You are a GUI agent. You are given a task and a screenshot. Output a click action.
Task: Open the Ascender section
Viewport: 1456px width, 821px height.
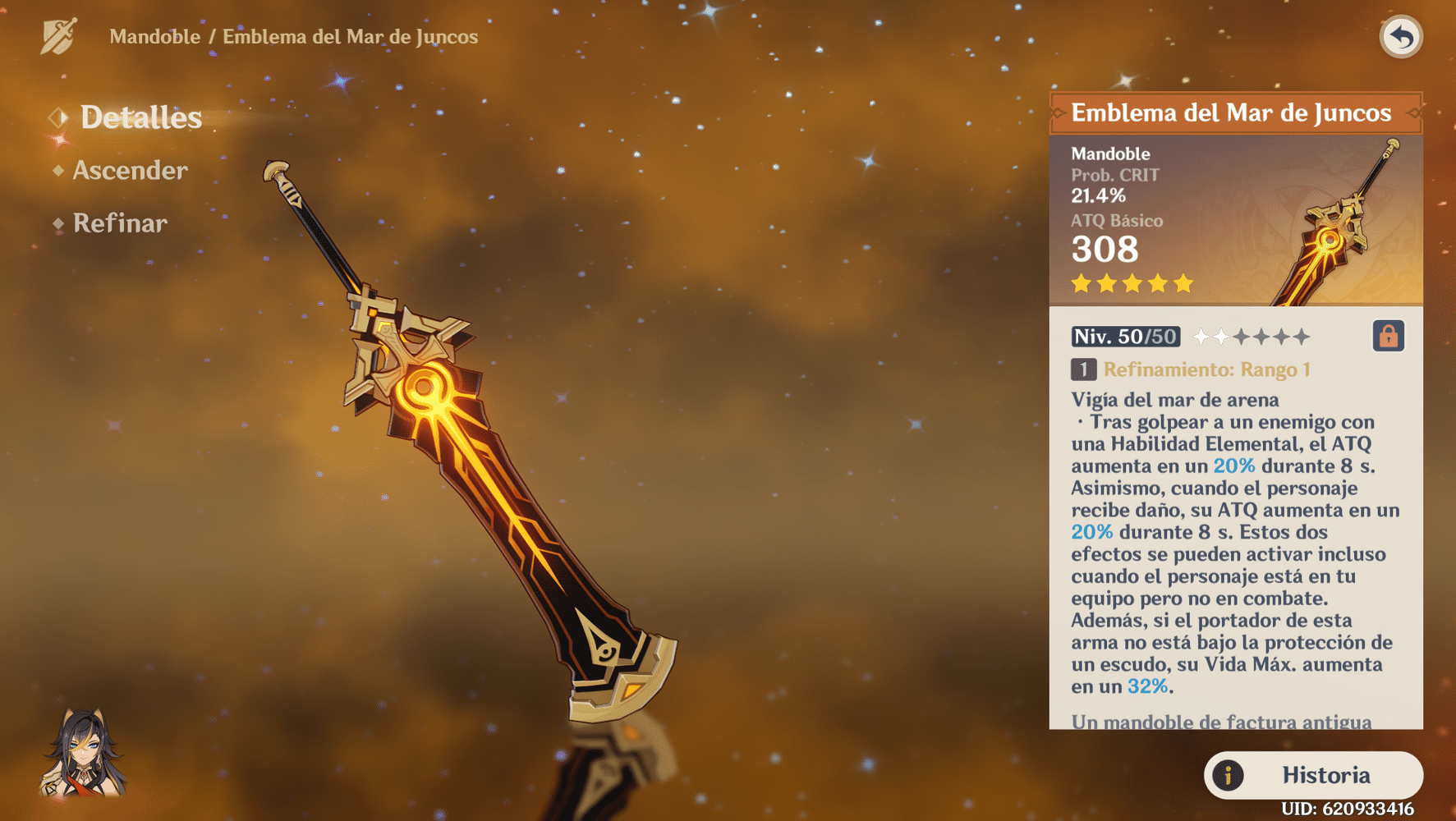point(130,171)
